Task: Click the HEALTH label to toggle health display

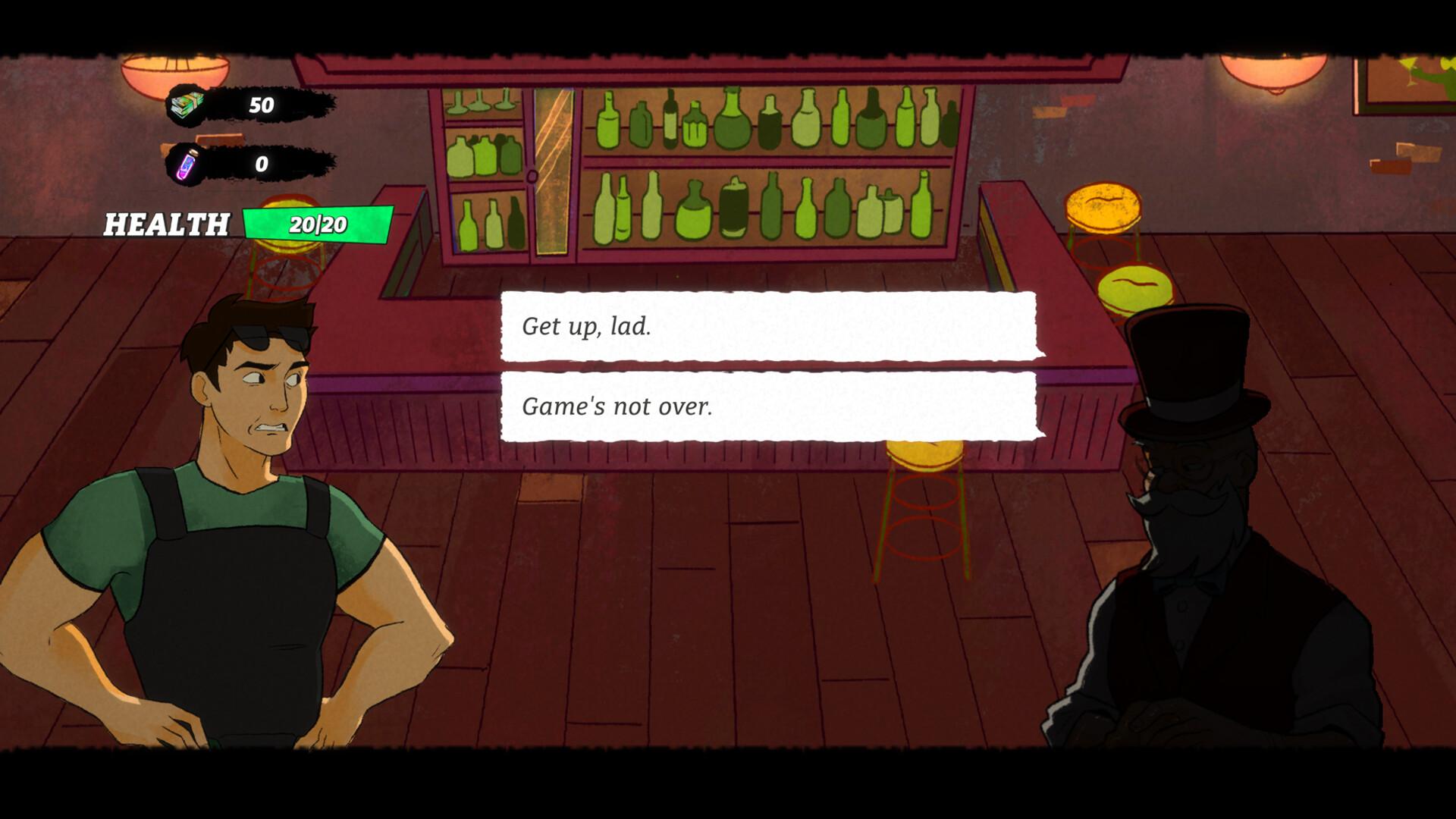Action: pos(167,222)
